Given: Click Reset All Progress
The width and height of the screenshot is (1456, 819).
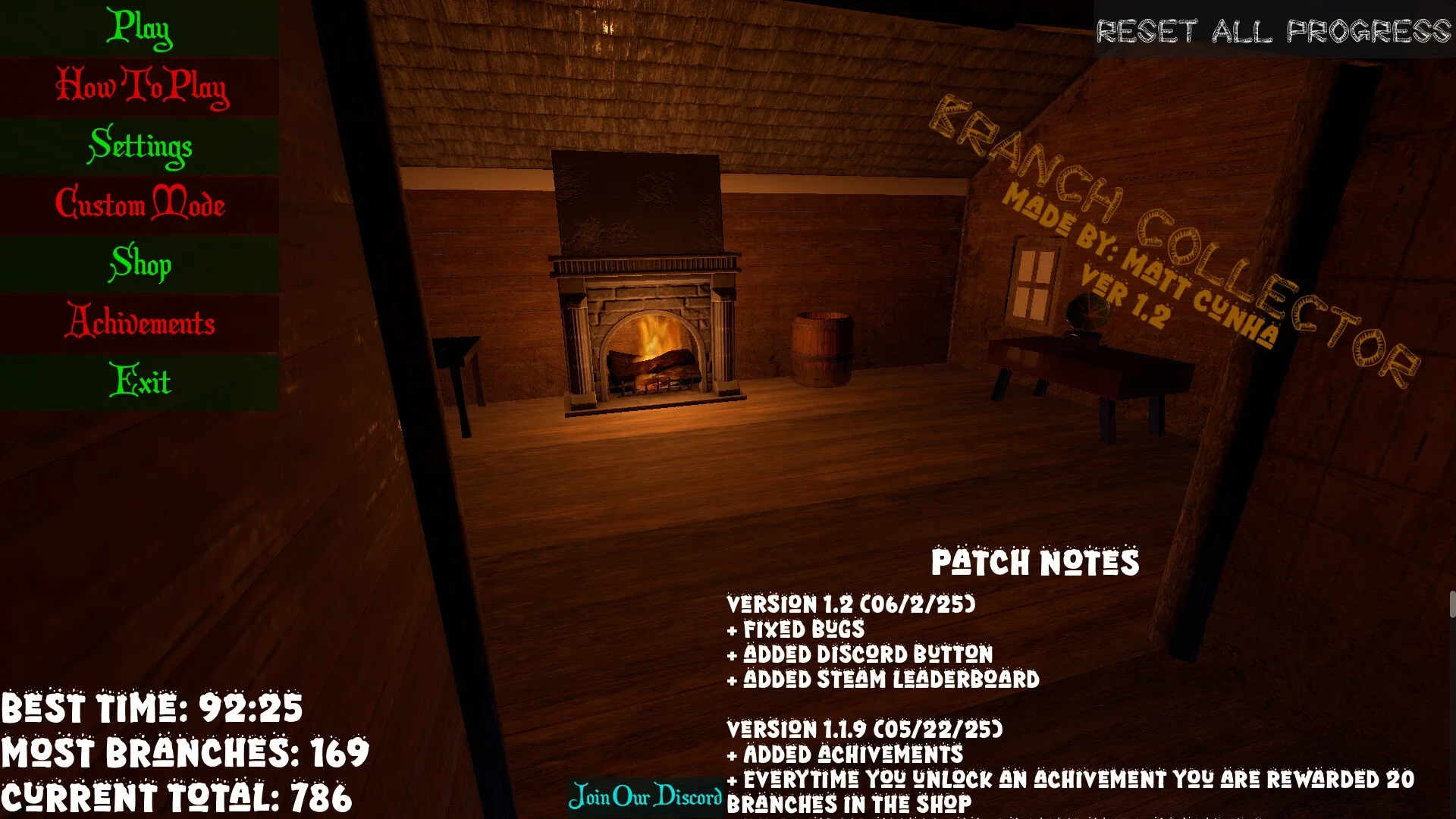Looking at the screenshot, I should point(1272,32).
